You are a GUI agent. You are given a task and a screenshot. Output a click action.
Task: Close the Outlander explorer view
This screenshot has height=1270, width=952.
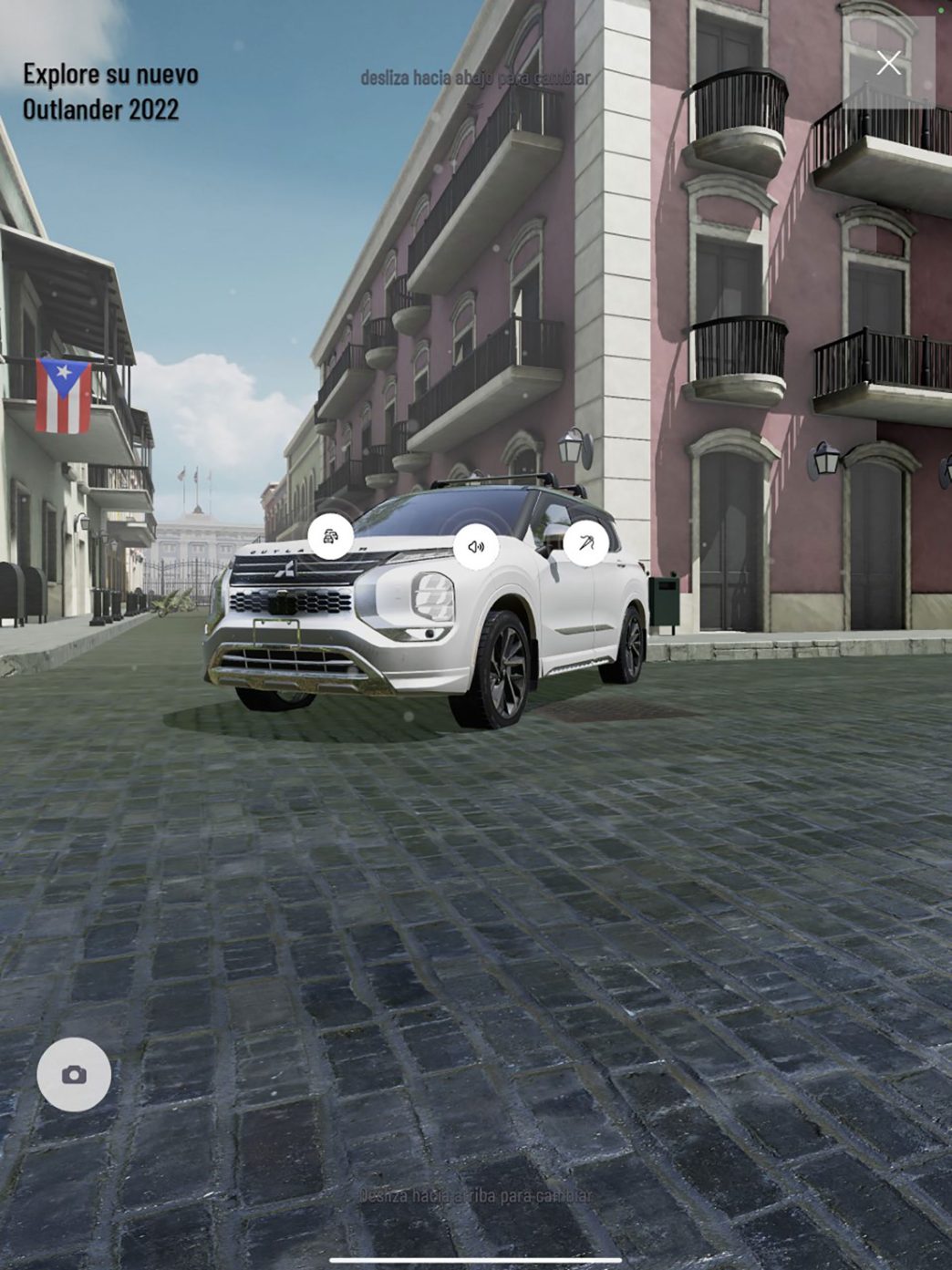(x=888, y=63)
